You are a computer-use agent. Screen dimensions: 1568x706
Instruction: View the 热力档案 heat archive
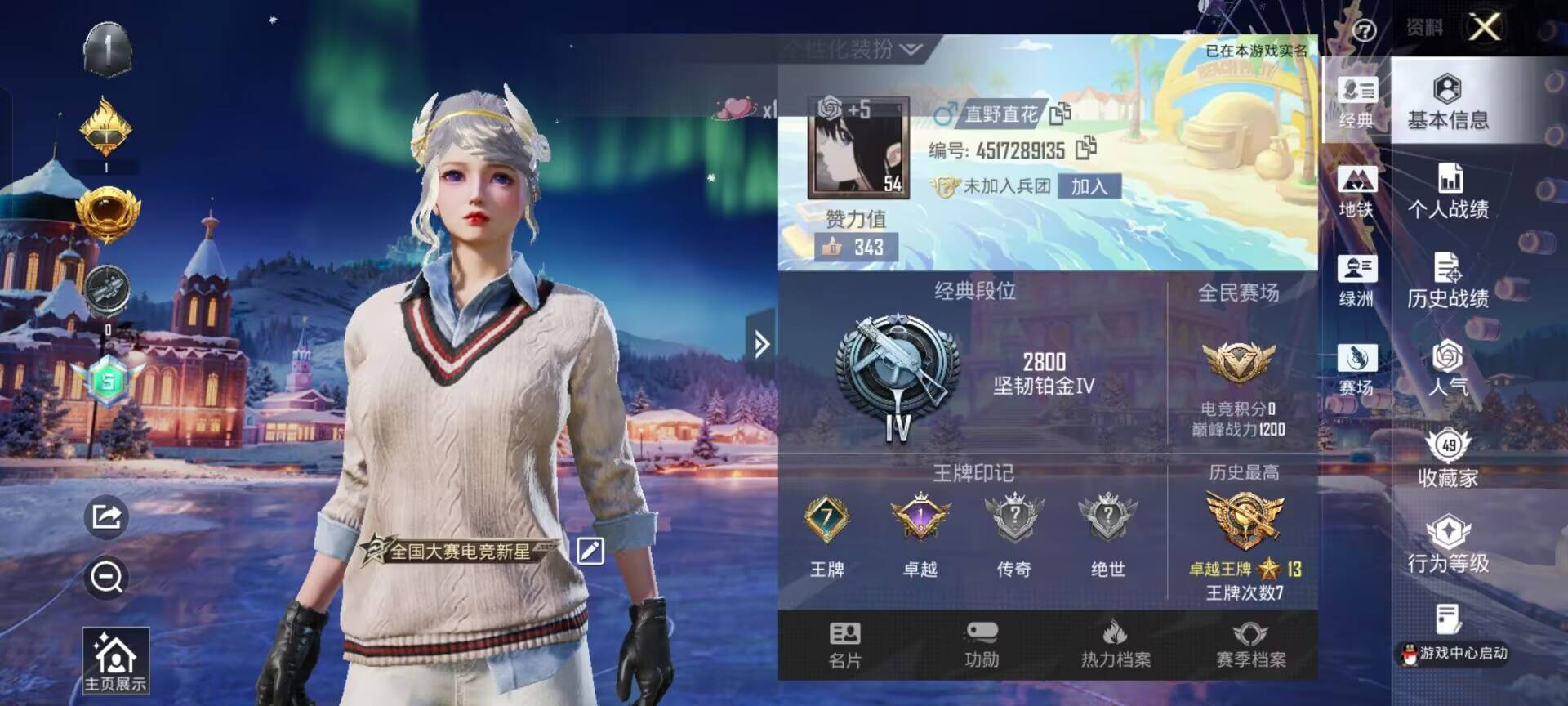click(1116, 645)
